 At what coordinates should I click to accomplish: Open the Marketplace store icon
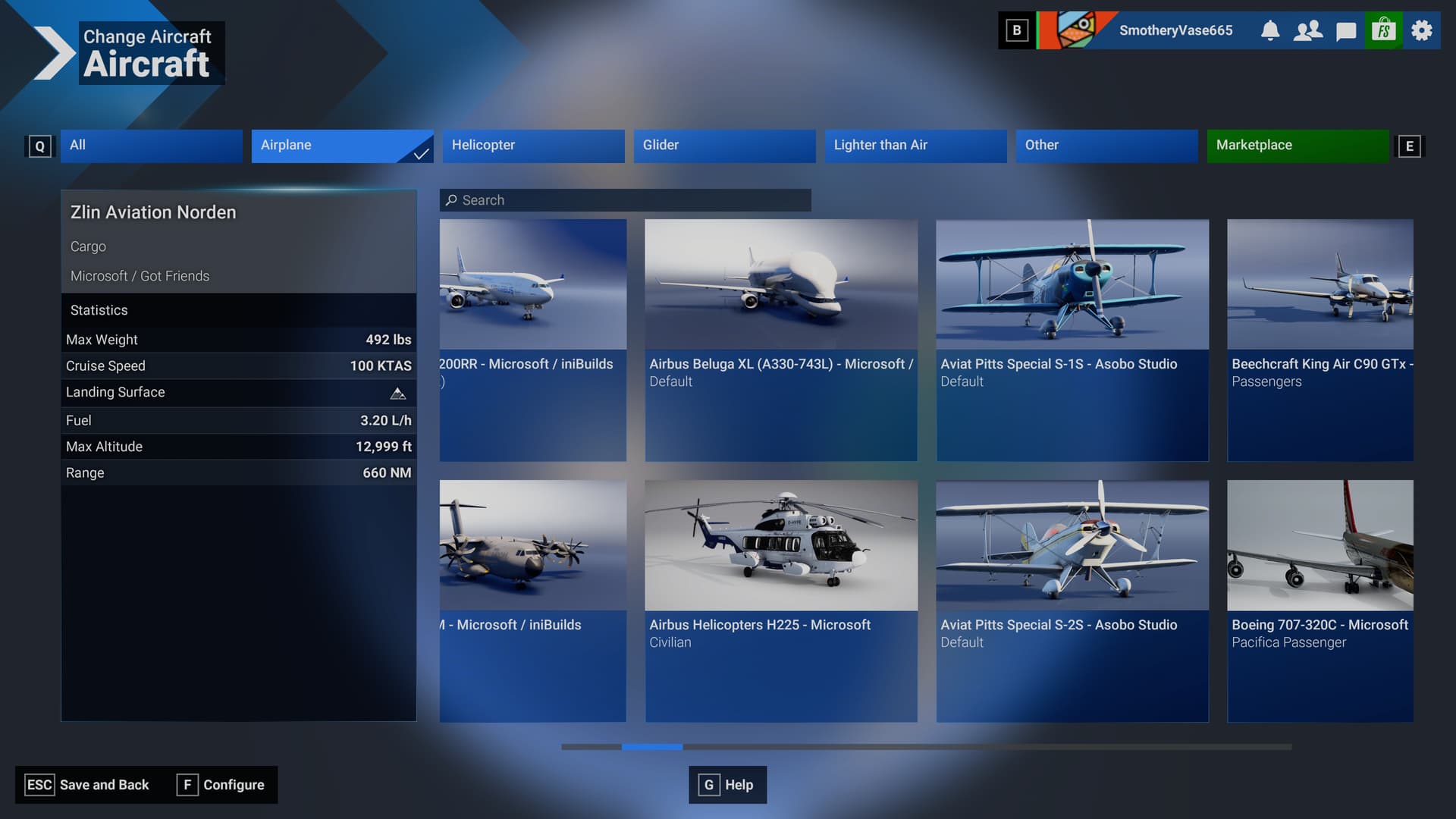coord(1383,30)
